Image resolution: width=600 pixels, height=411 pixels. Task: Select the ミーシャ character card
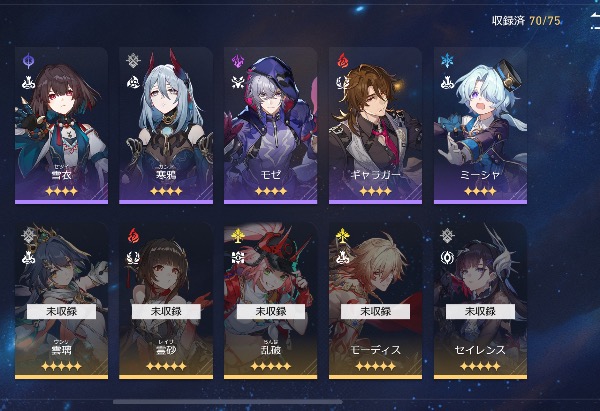(481, 124)
